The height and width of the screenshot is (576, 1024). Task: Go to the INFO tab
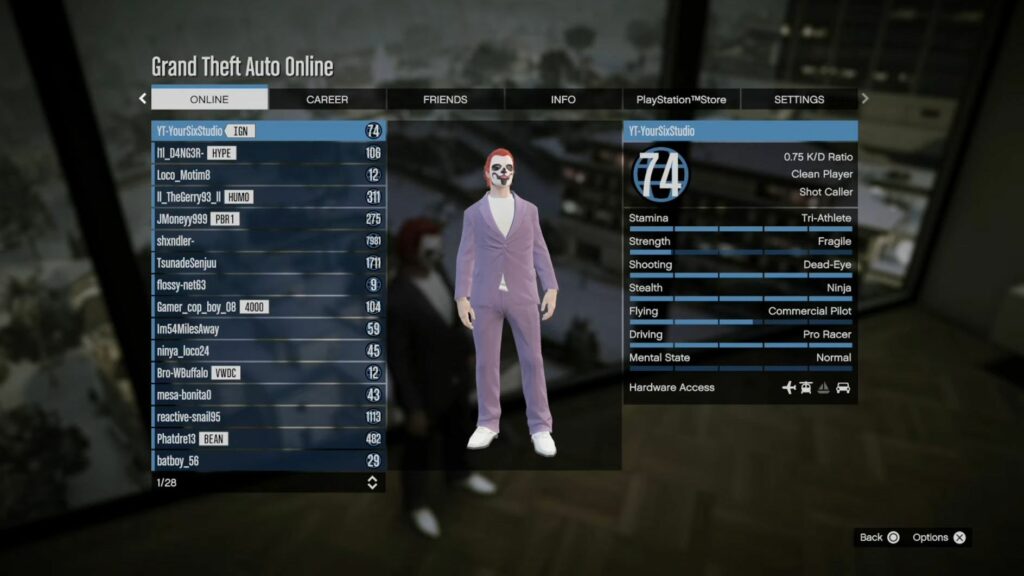563,99
